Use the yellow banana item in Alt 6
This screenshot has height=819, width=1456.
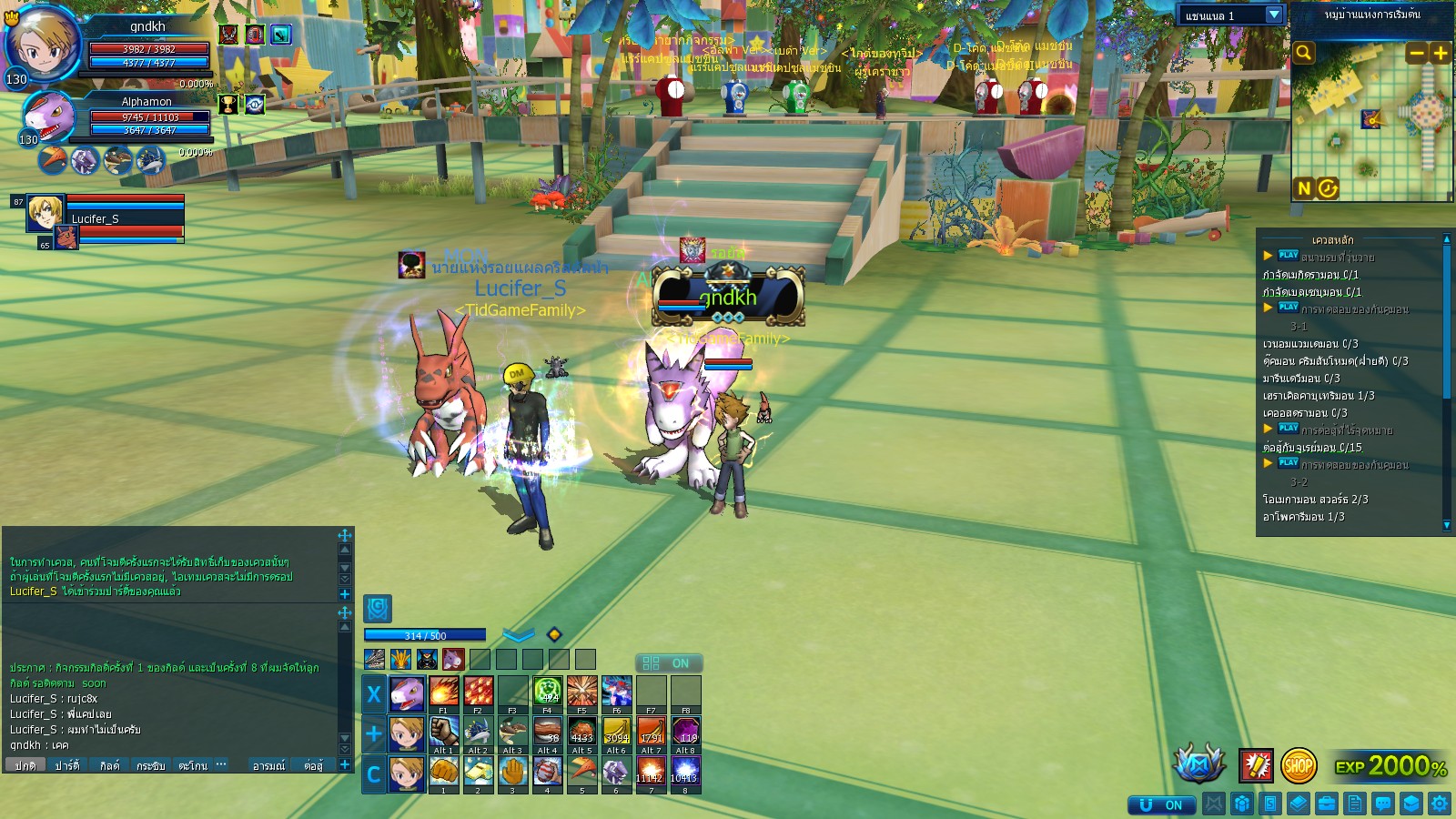point(616,731)
